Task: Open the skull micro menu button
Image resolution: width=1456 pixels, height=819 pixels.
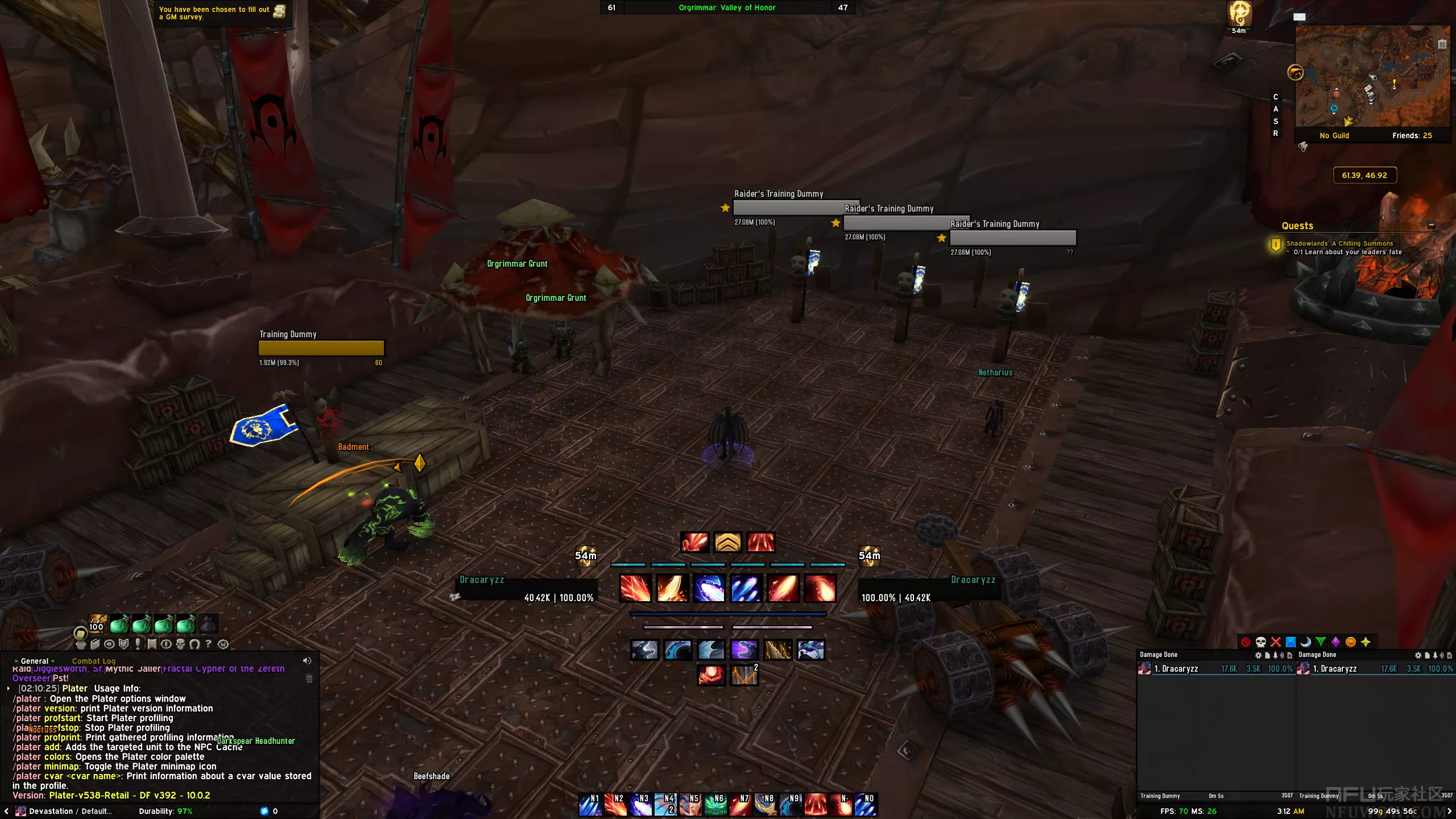Action: click(180, 644)
